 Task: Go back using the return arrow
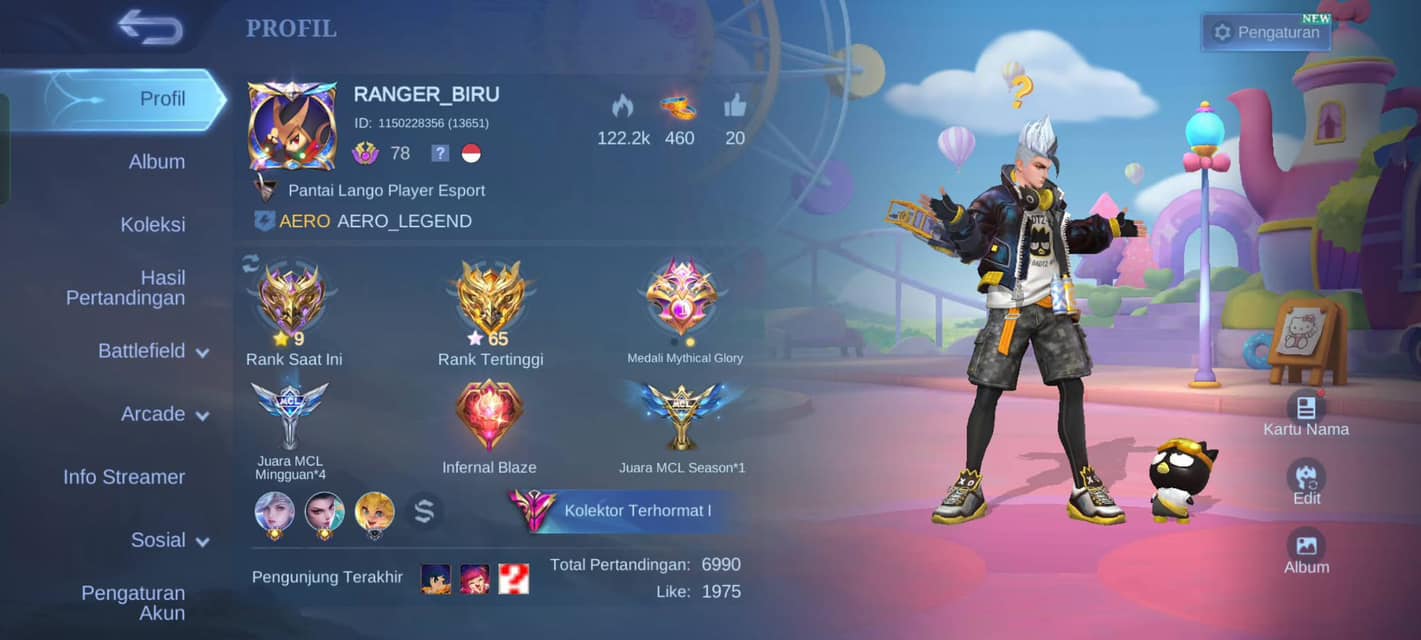coord(150,27)
